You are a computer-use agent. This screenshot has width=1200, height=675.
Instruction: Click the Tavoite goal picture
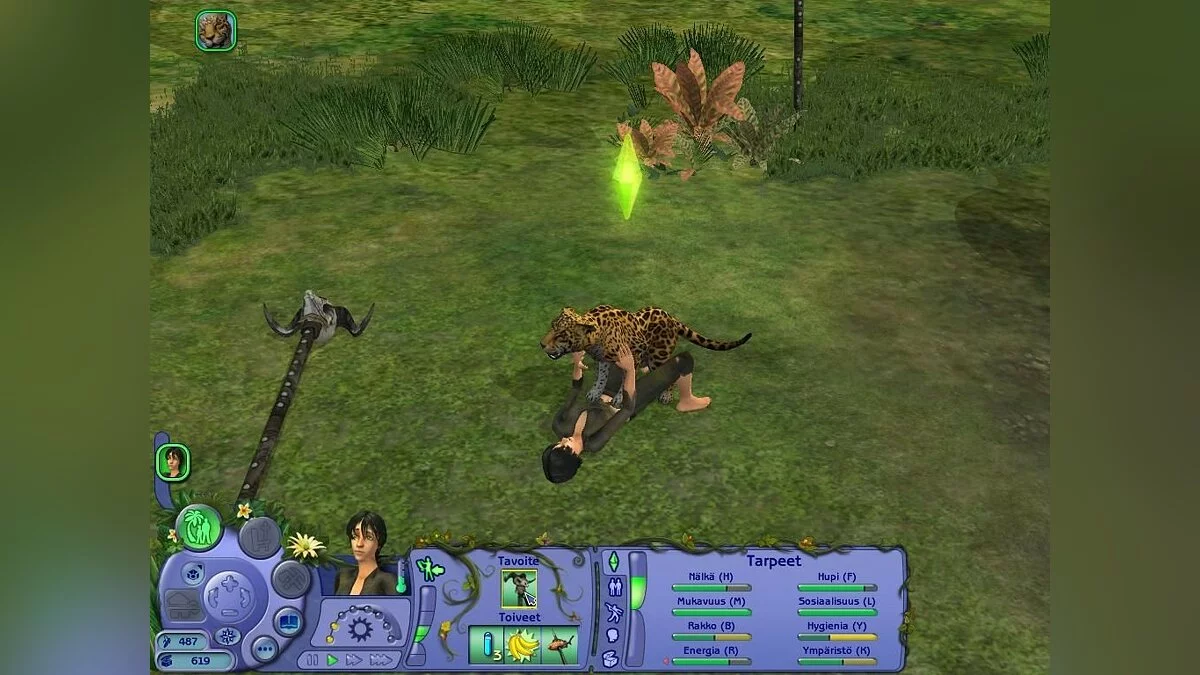tap(519, 588)
